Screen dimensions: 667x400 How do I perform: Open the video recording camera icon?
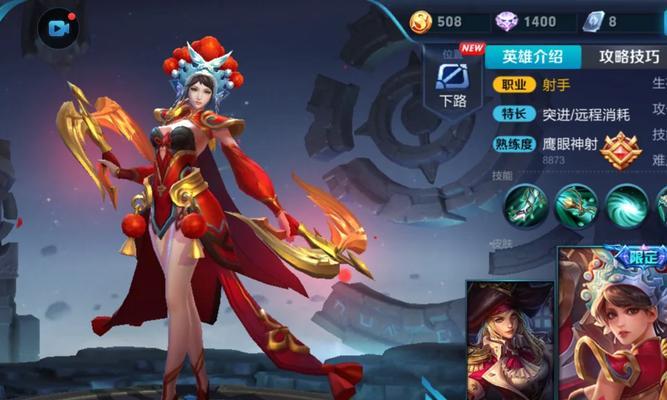tap(58, 27)
